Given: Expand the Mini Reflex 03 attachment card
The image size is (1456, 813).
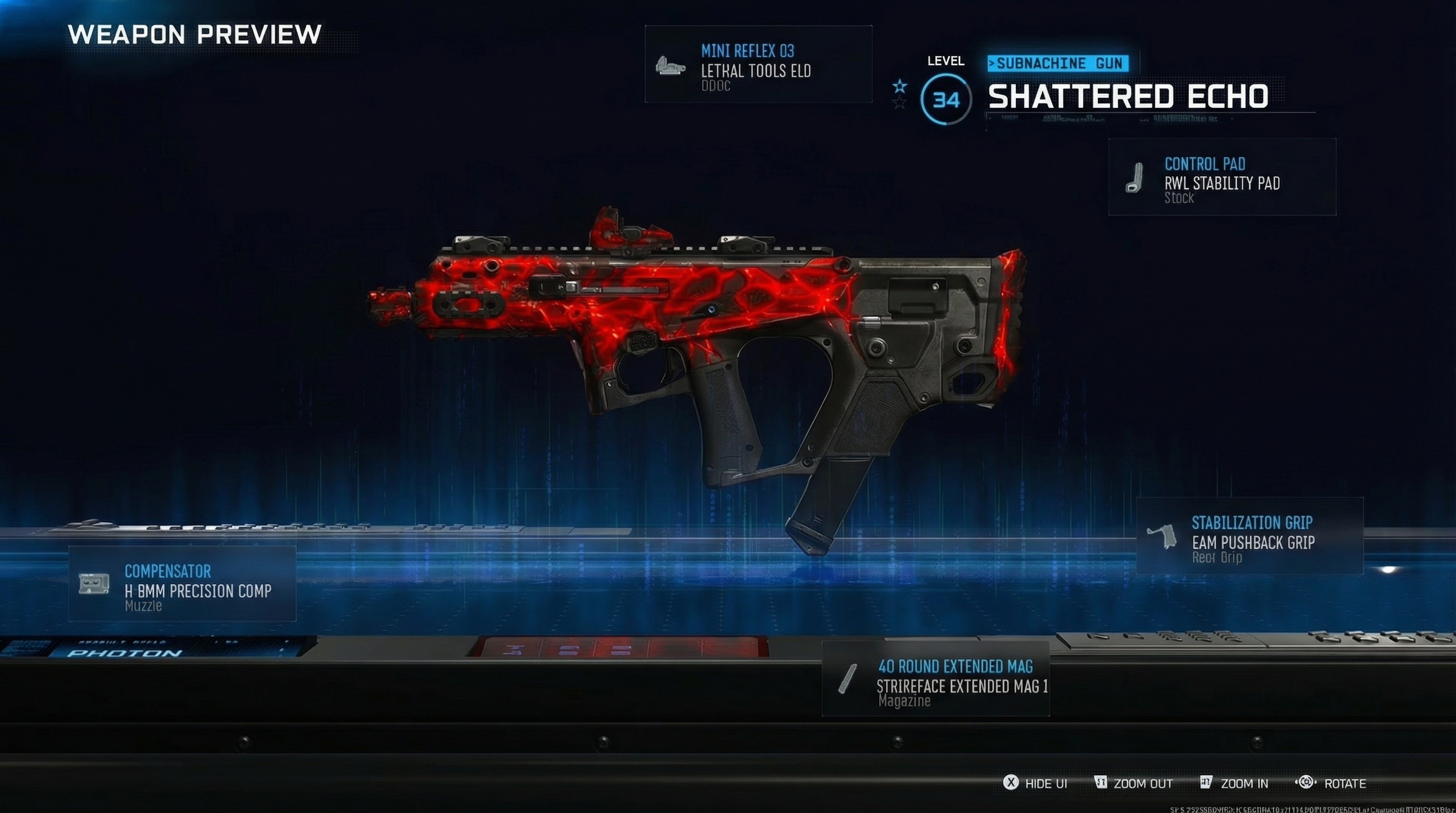Looking at the screenshot, I should pos(758,66).
